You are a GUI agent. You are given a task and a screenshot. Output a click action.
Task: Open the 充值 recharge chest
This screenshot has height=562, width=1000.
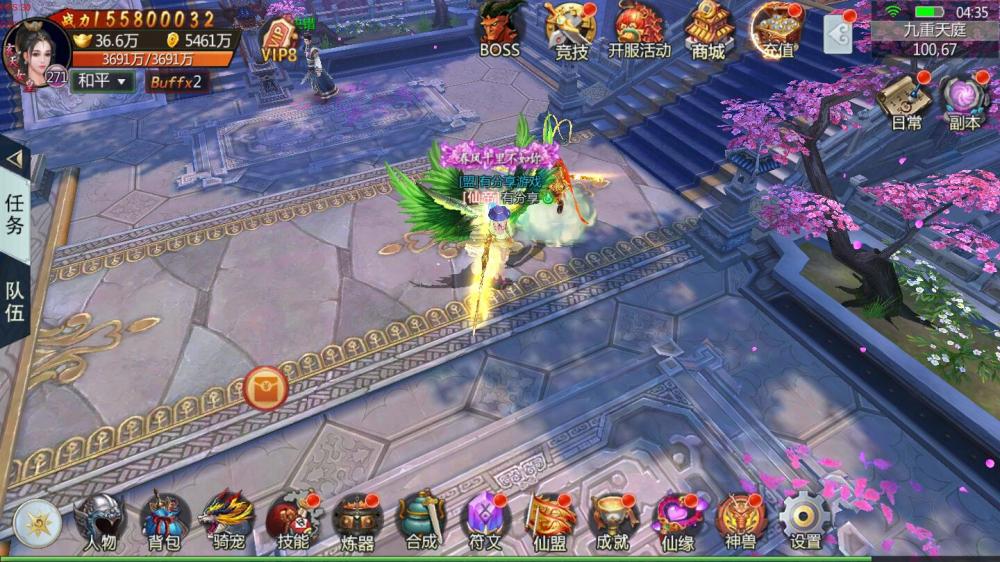click(x=778, y=29)
